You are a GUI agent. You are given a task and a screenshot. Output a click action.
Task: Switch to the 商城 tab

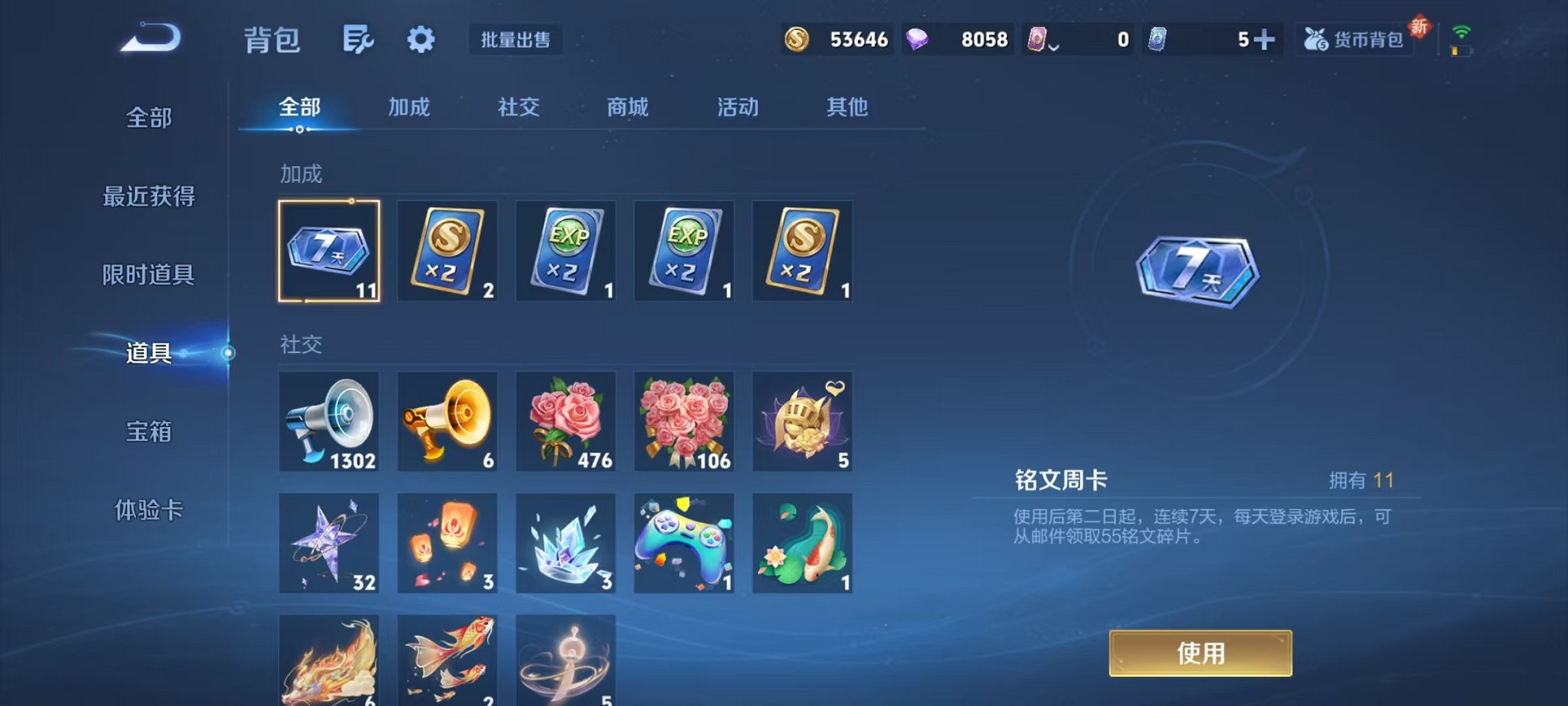point(627,108)
